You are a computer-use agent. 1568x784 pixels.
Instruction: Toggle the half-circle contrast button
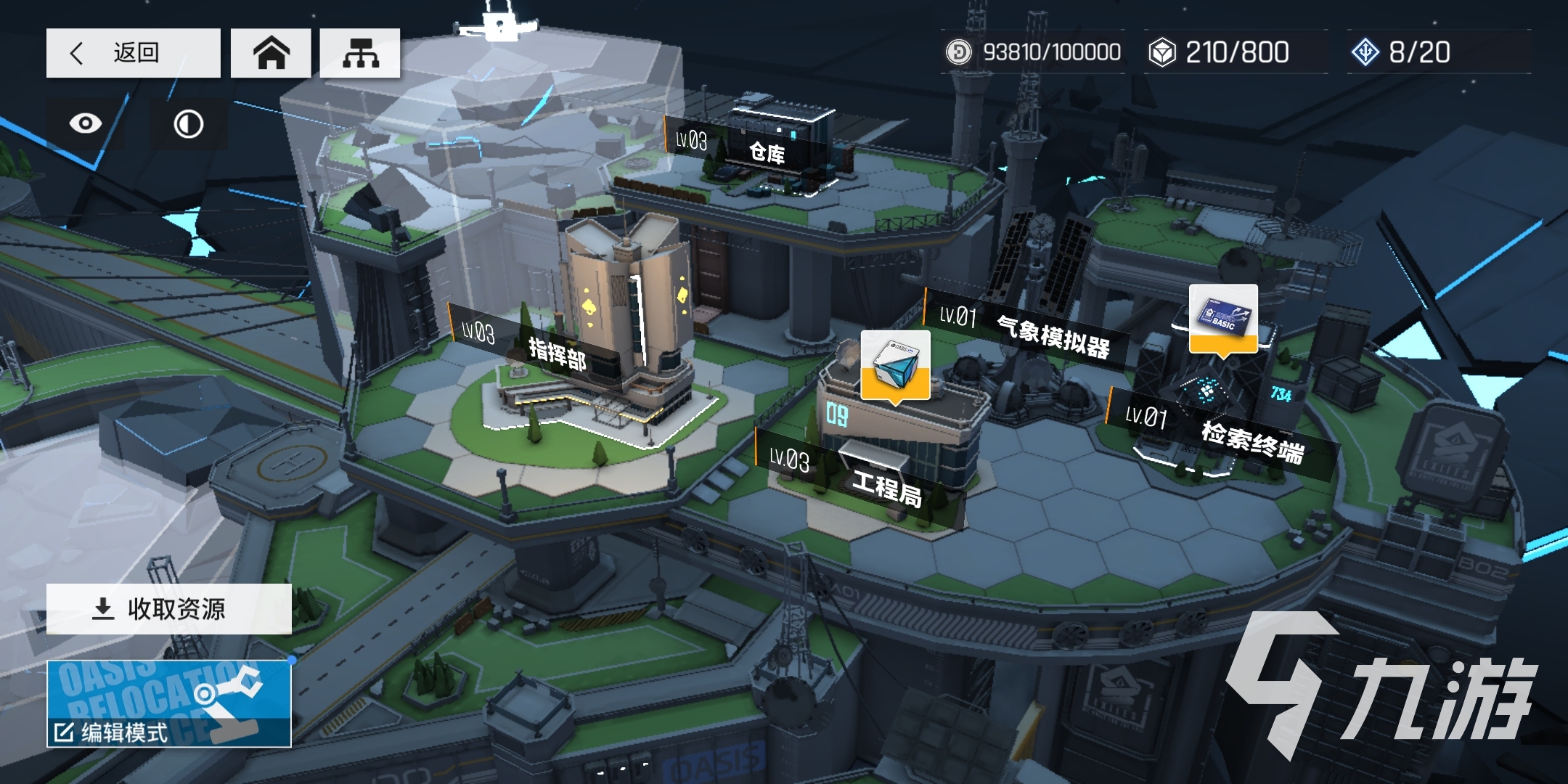[x=189, y=124]
